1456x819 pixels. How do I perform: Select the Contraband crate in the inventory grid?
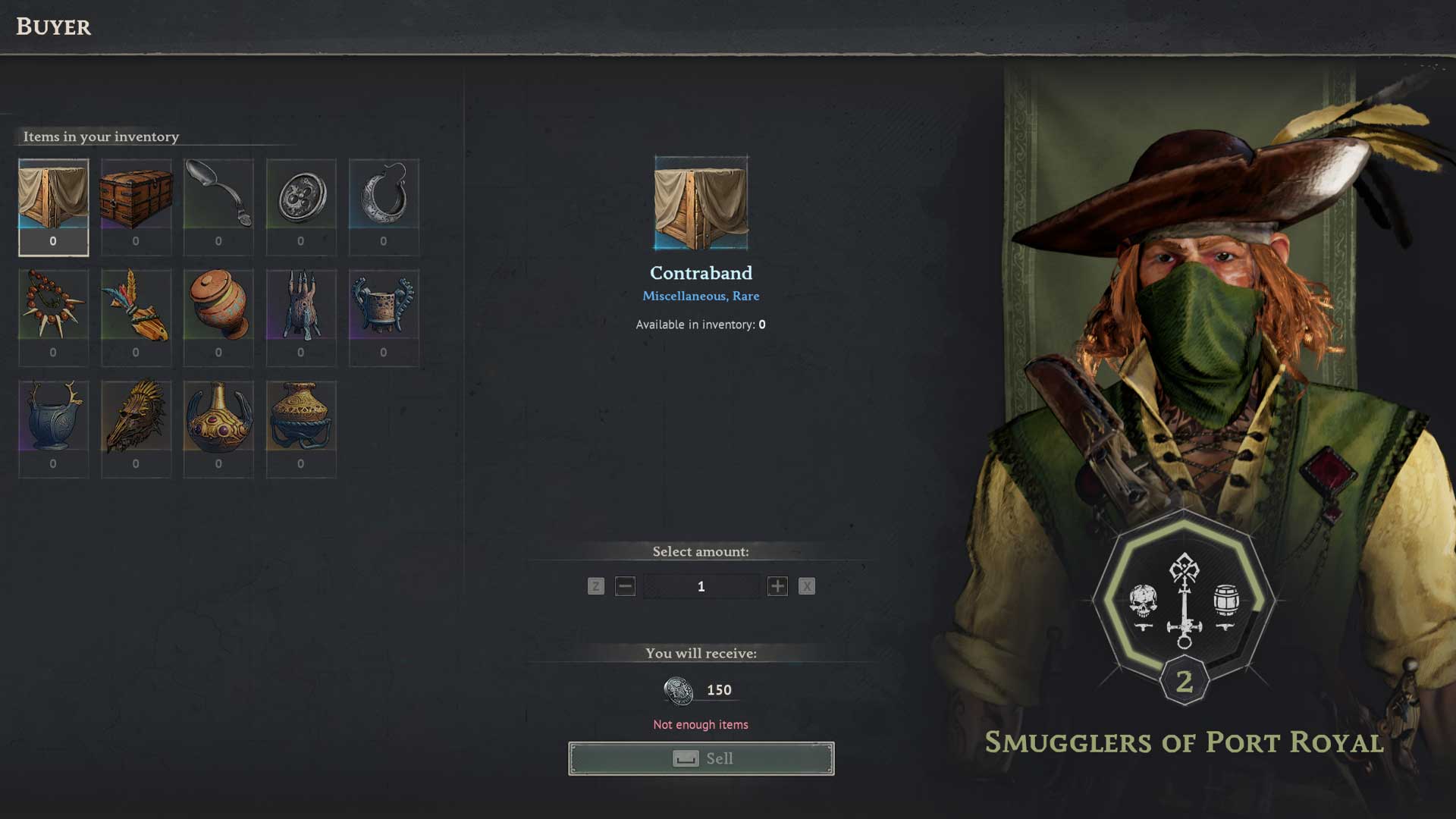[53, 201]
